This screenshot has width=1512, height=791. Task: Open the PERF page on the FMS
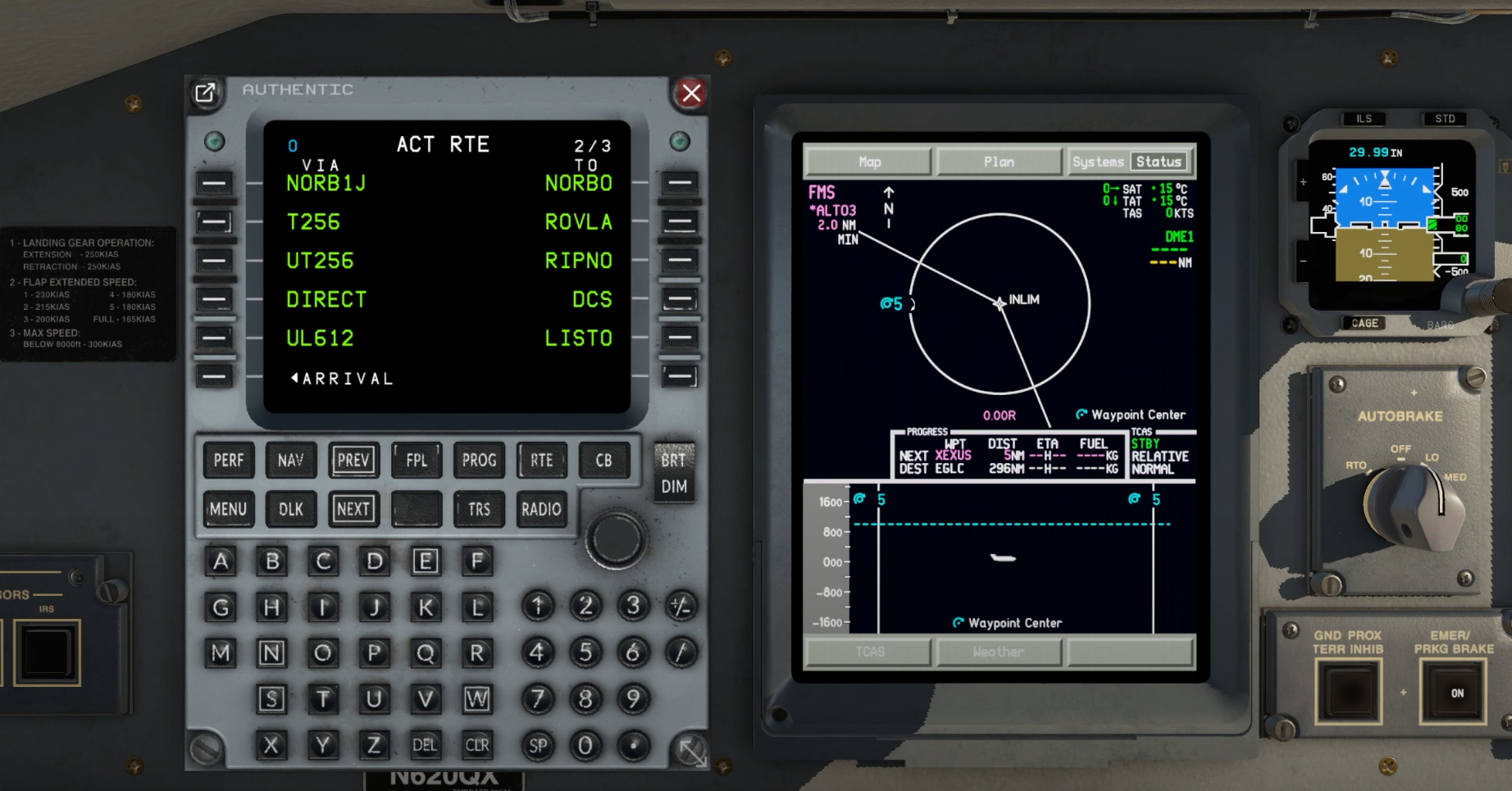[228, 461]
